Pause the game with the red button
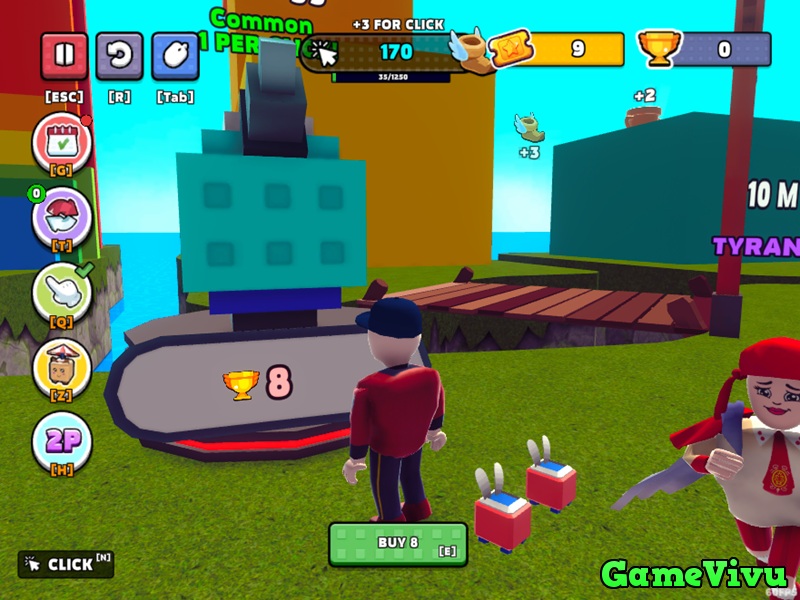This screenshot has width=800, height=600. tap(64, 56)
